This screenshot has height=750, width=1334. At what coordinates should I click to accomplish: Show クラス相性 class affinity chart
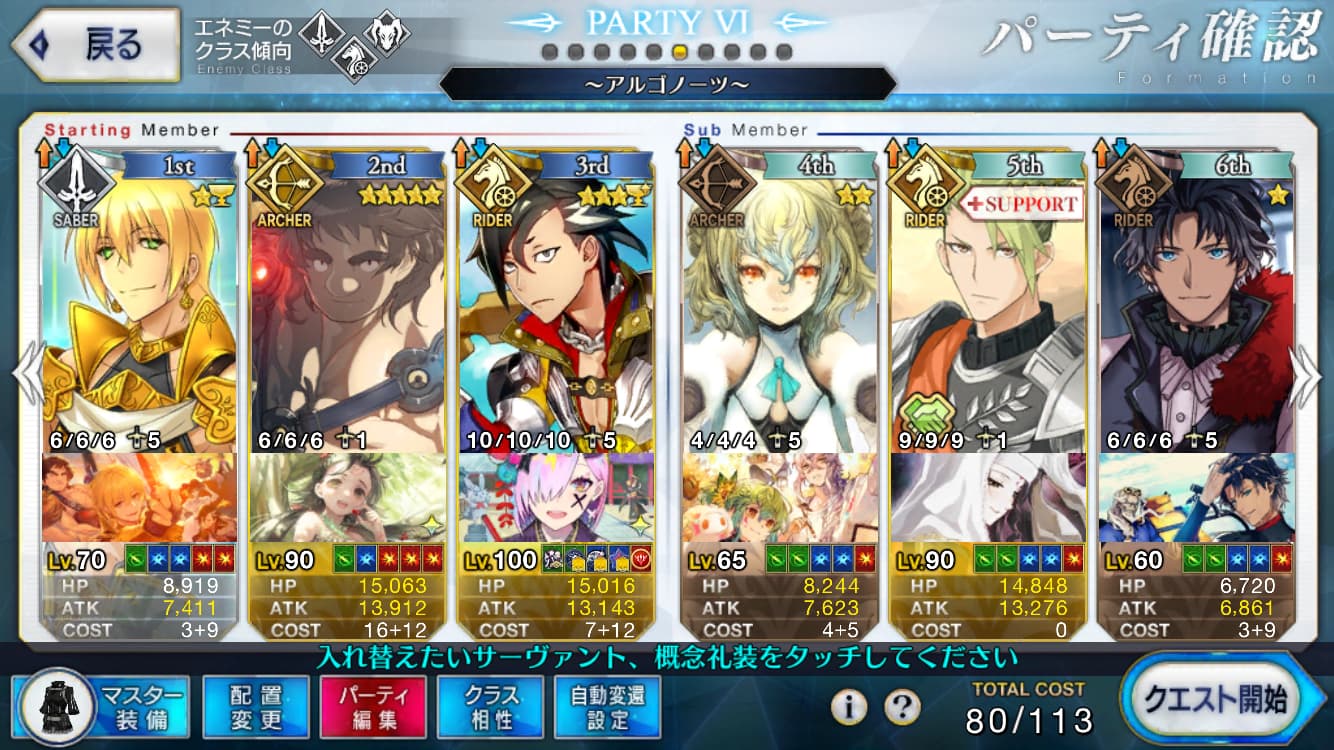click(491, 706)
